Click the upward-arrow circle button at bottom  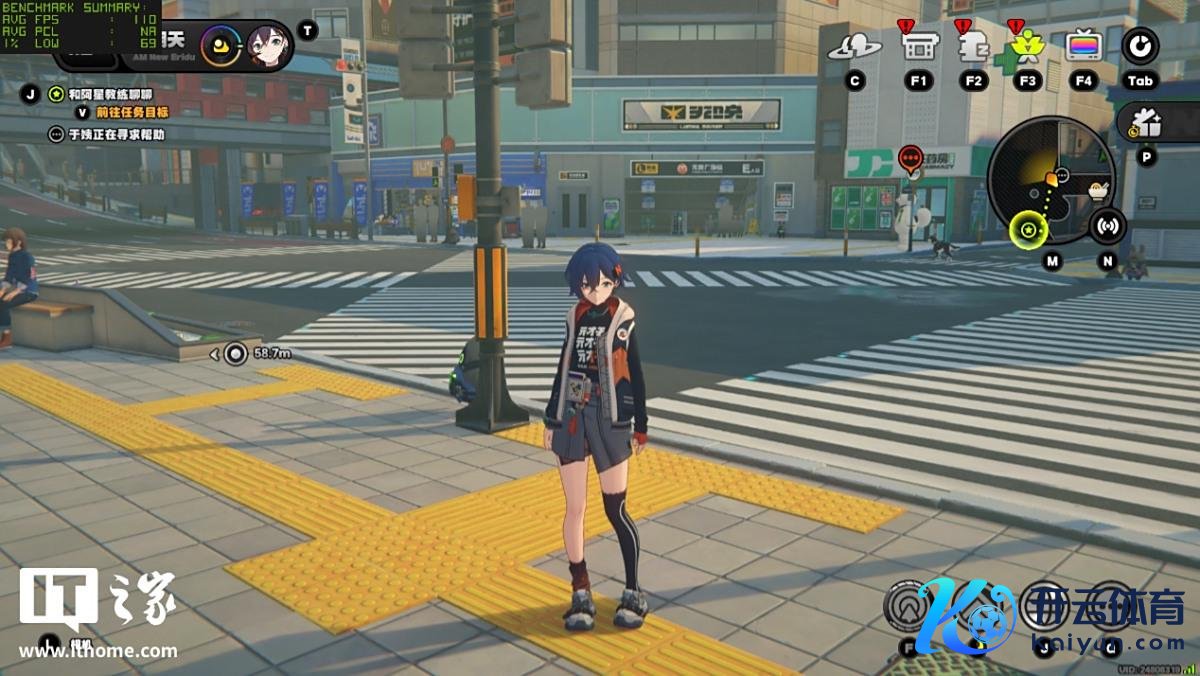click(906, 606)
